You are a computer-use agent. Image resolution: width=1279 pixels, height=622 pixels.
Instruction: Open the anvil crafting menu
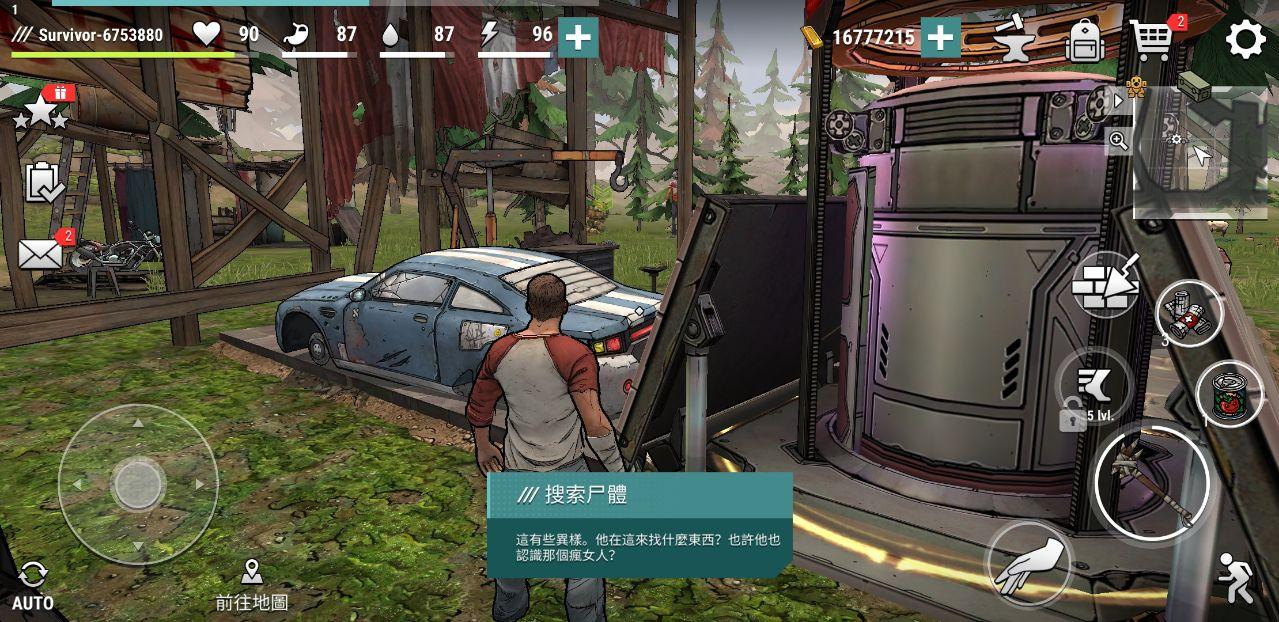point(1014,40)
